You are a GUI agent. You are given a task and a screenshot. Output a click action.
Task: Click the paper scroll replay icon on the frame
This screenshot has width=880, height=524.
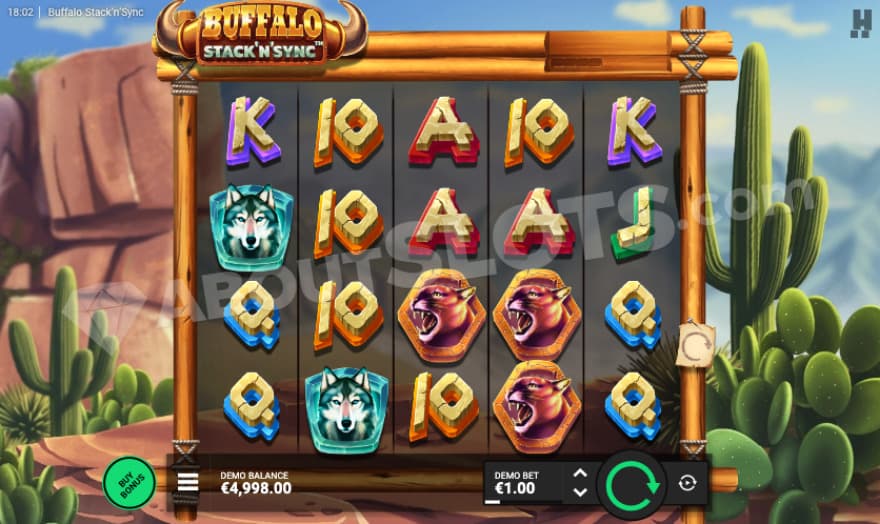tap(695, 344)
